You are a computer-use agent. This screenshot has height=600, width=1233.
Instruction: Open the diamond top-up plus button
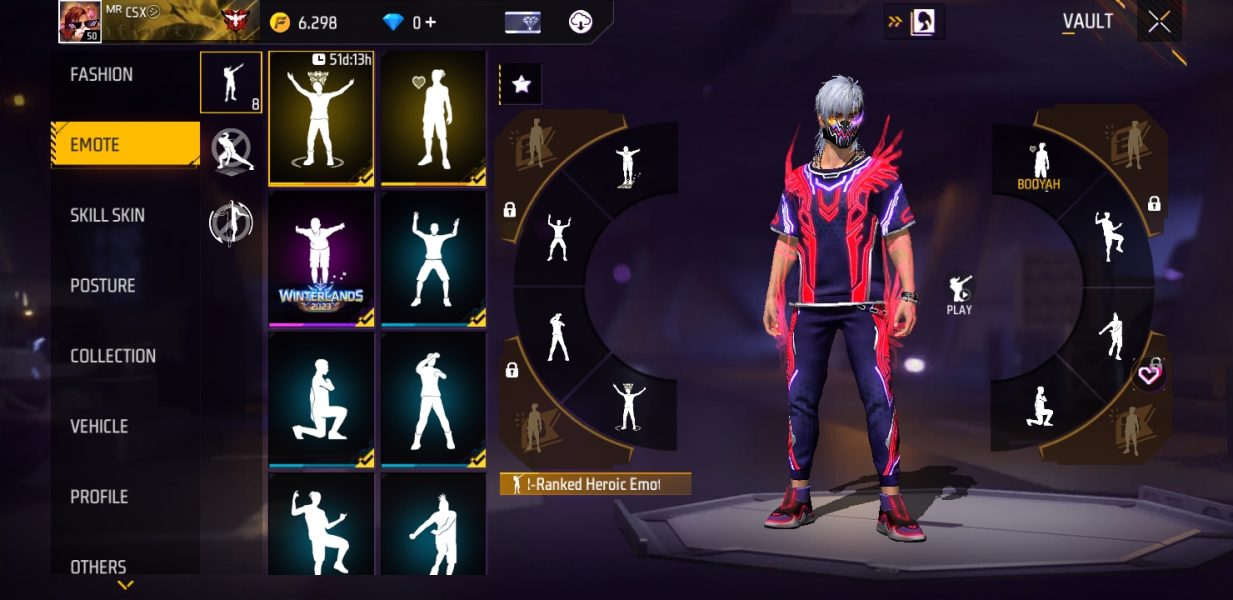click(431, 22)
